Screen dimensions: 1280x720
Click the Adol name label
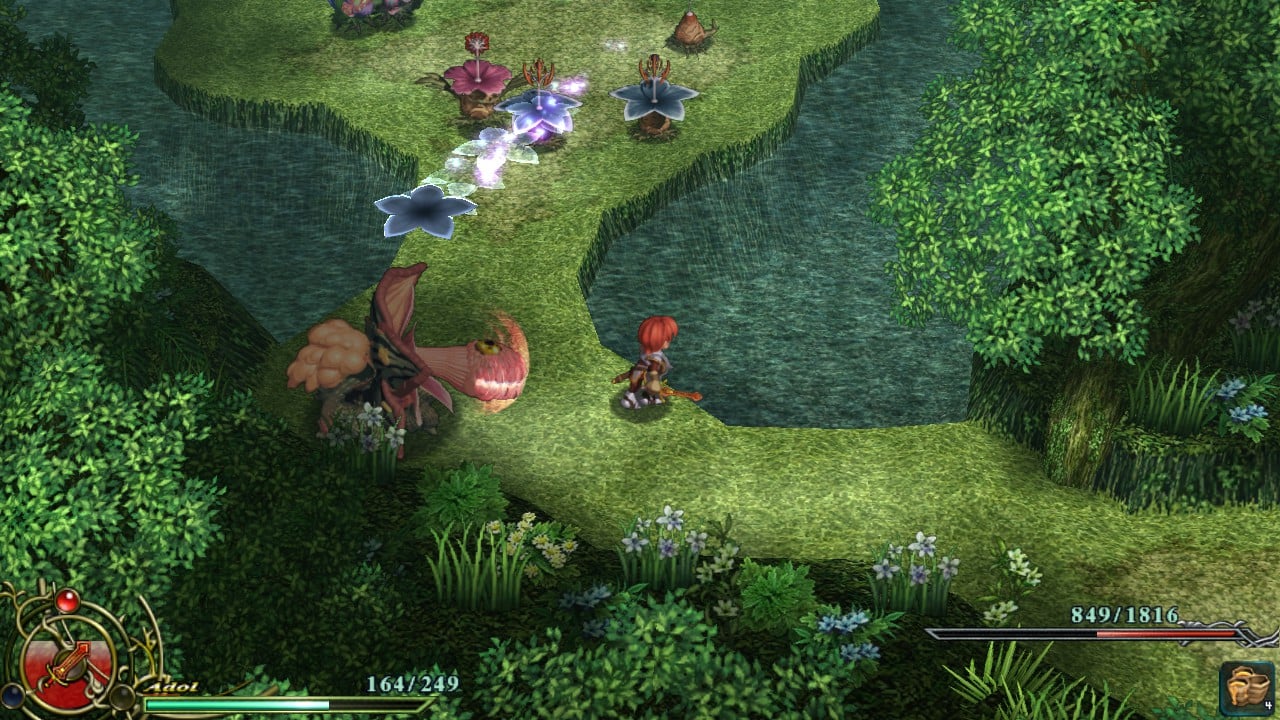[x=174, y=686]
